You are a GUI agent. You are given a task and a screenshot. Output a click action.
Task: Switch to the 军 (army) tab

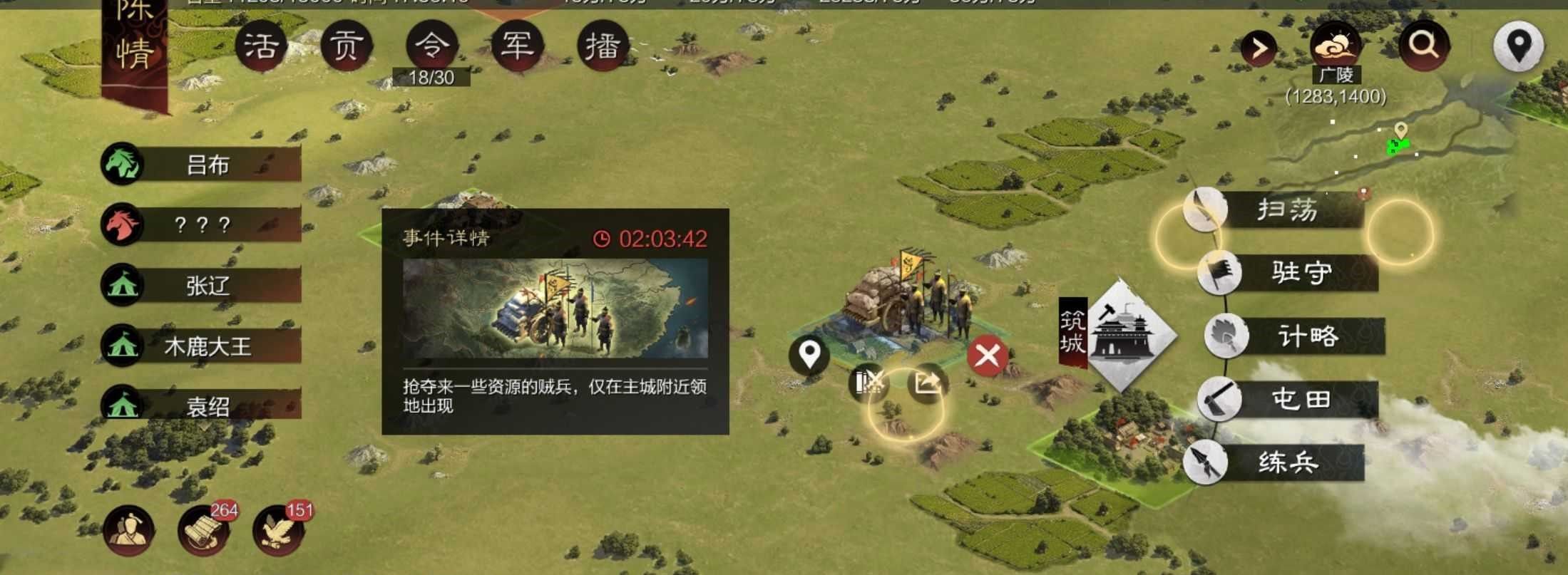(x=518, y=44)
